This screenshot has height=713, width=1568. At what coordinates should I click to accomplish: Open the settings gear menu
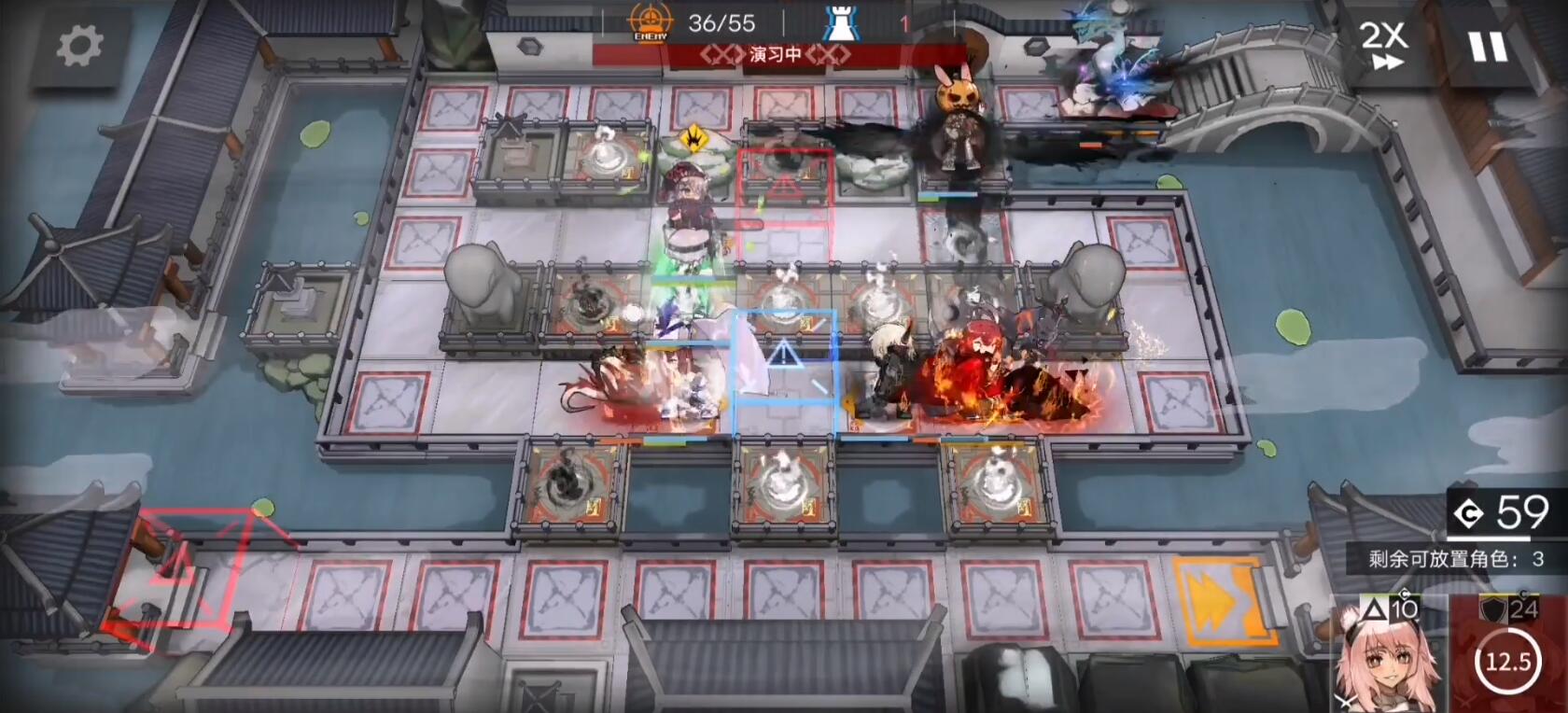click(79, 46)
